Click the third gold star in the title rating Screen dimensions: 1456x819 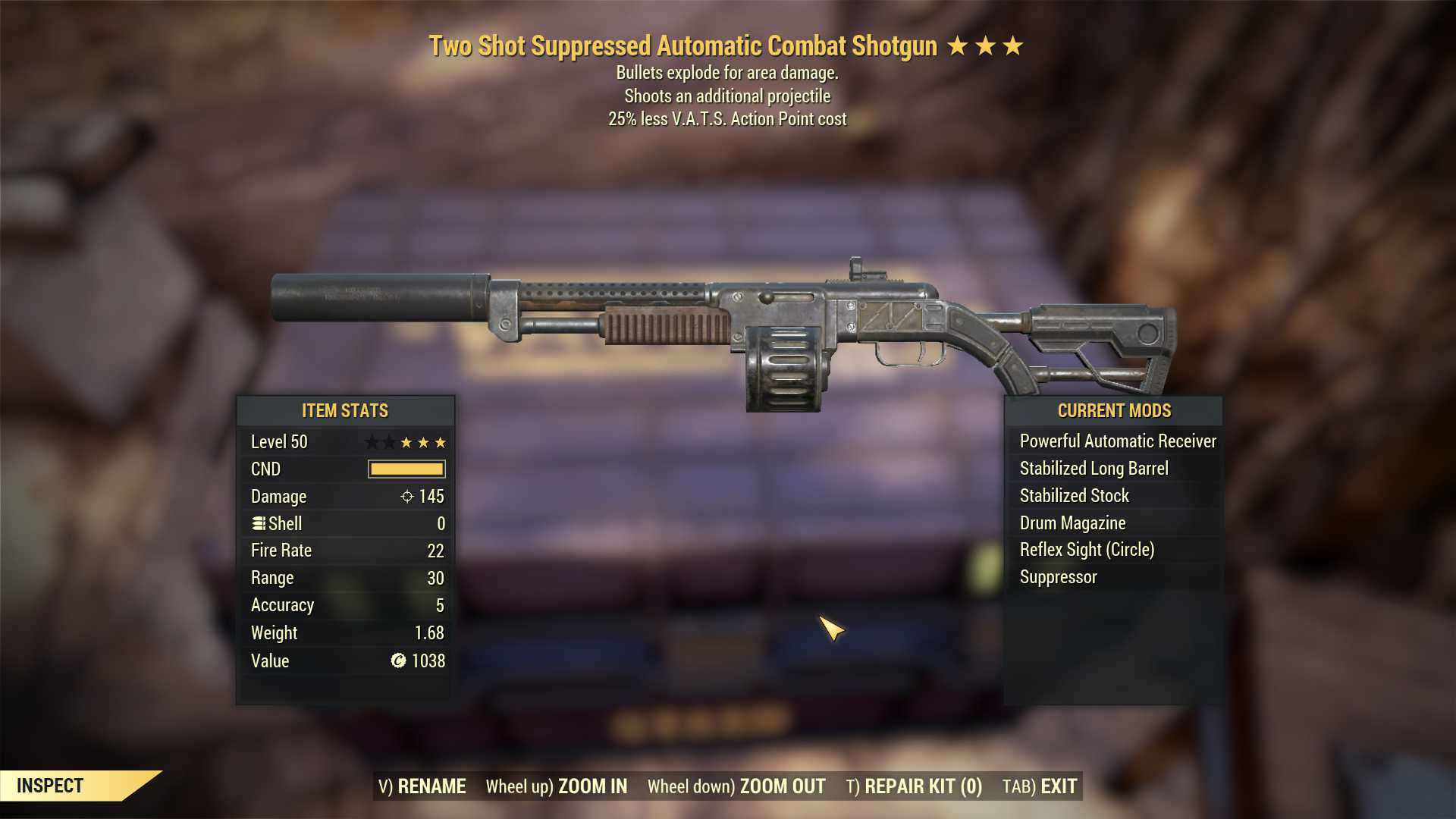pyautogui.click(x=1013, y=45)
